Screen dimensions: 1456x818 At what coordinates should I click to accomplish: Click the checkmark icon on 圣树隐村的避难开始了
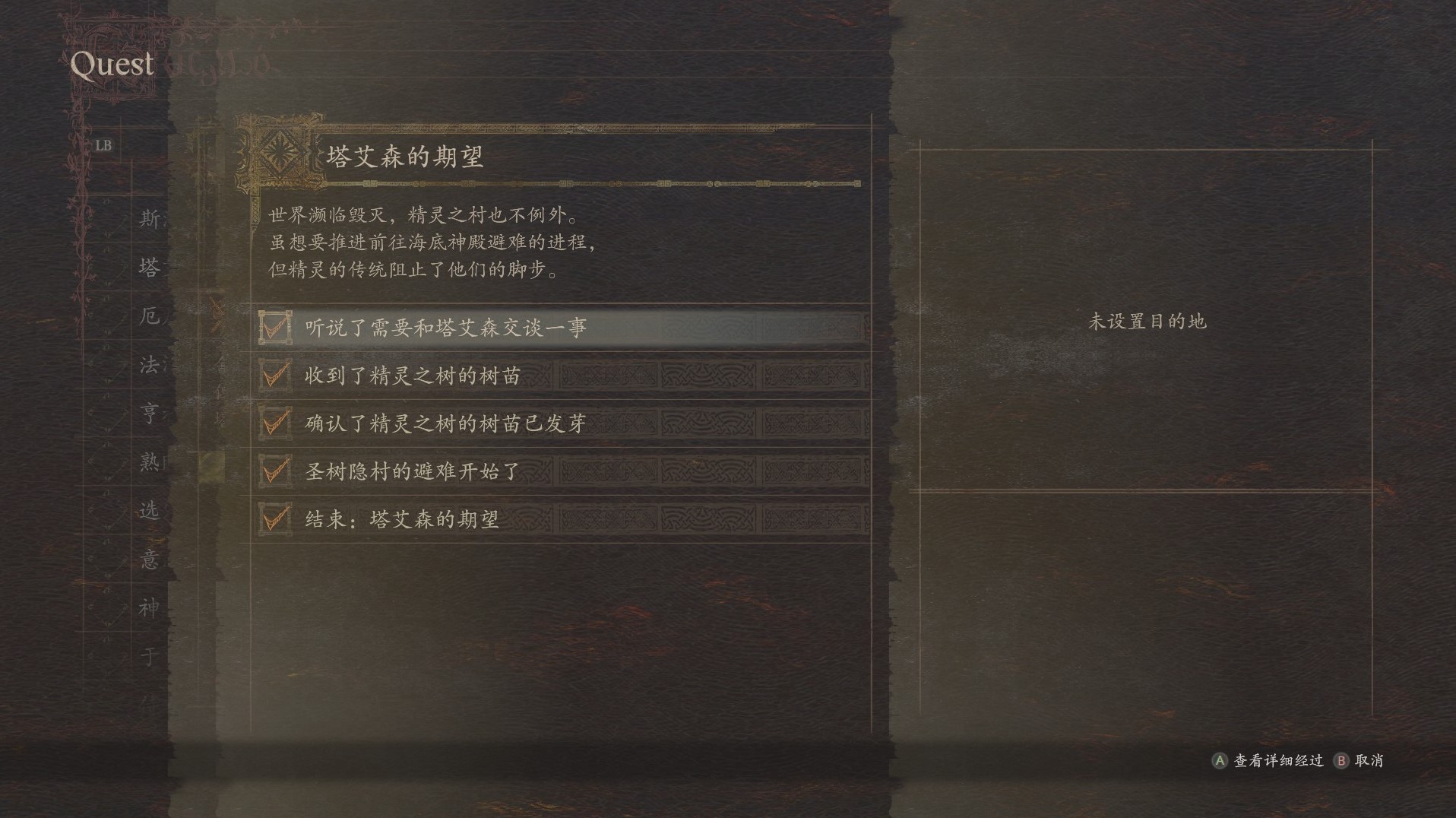click(276, 471)
